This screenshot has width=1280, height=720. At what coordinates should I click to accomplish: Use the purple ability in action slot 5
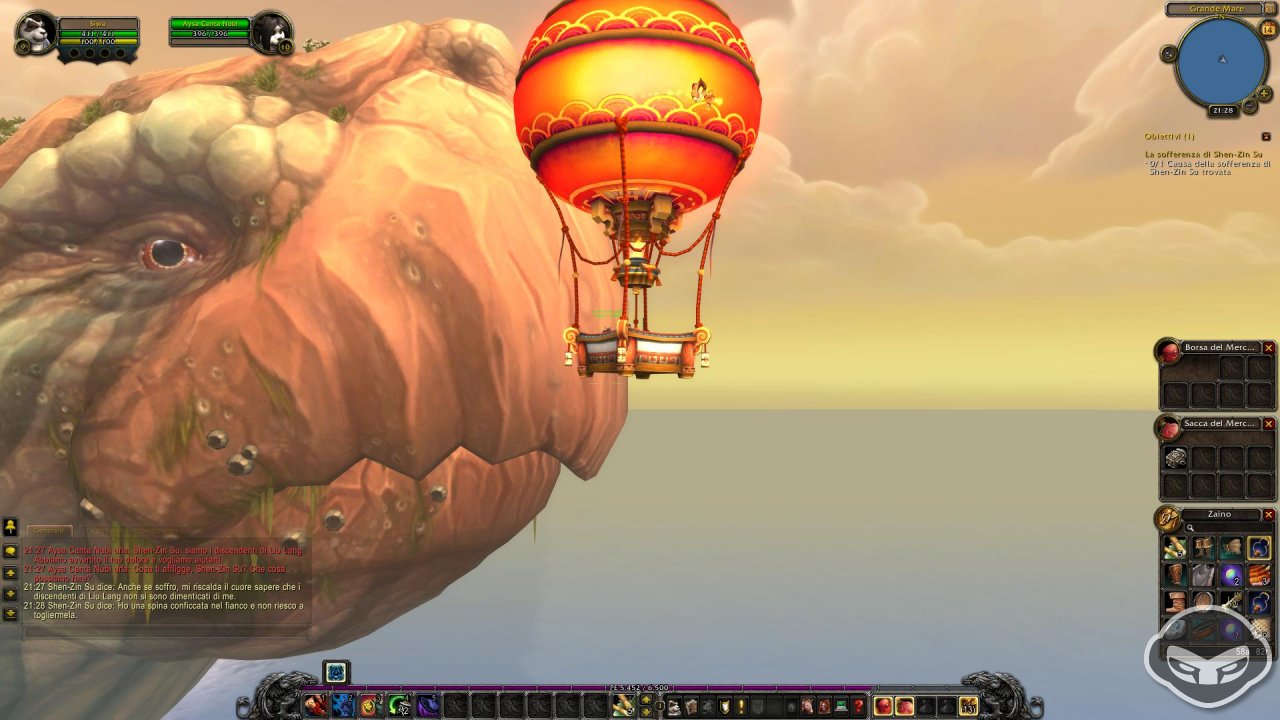click(427, 705)
